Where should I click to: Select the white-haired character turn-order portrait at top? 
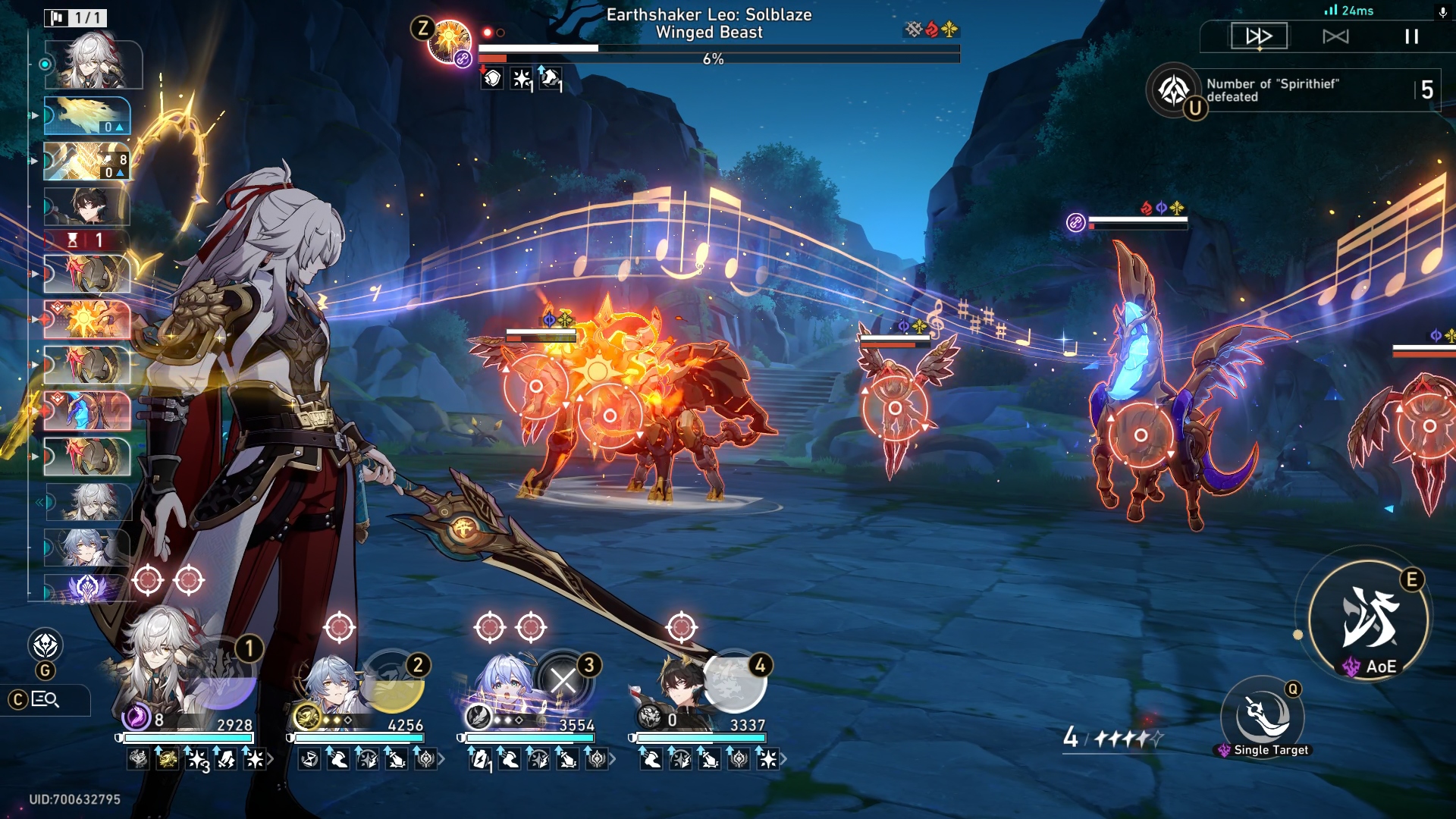(93, 64)
